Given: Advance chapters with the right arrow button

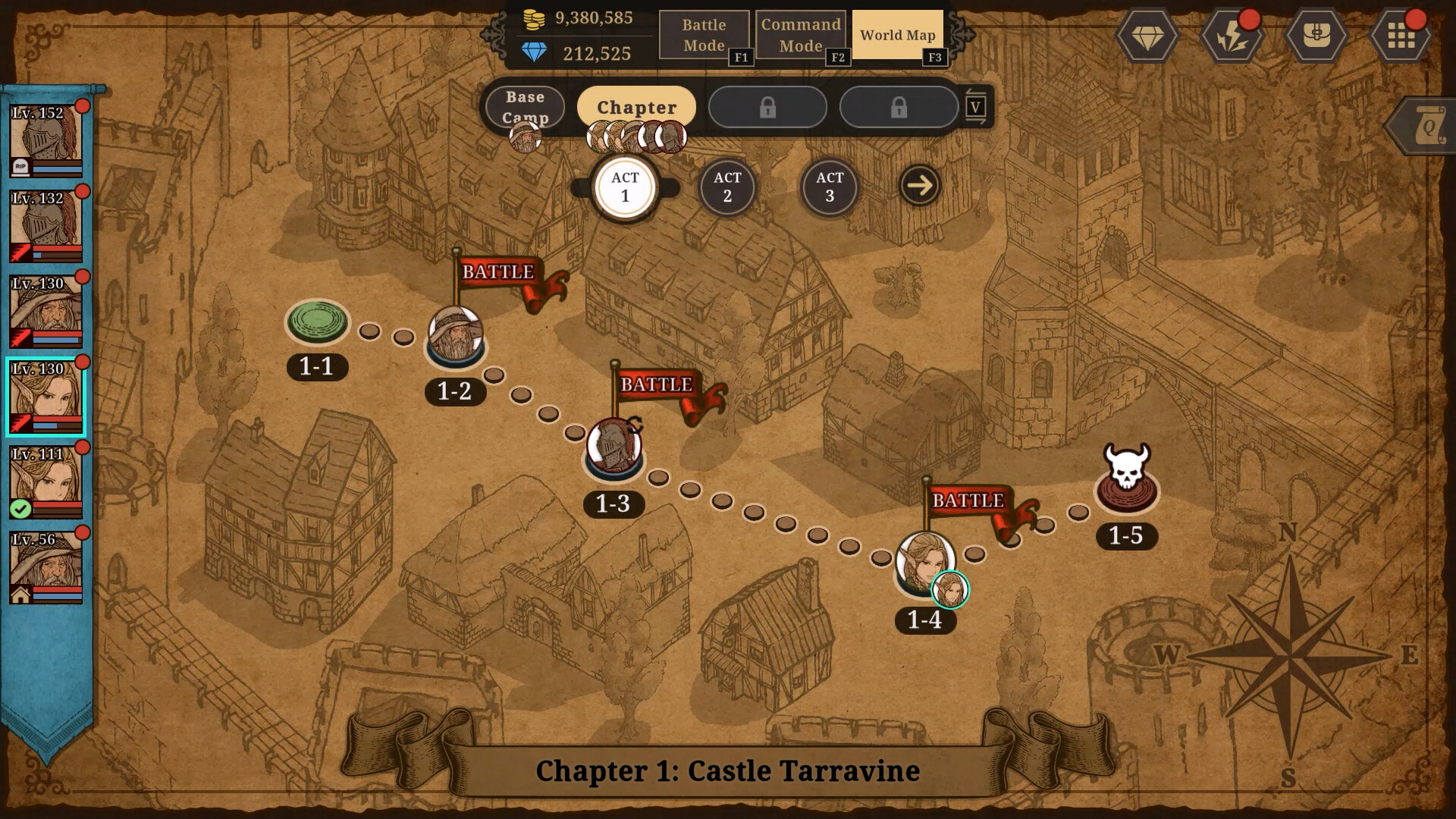Looking at the screenshot, I should pyautogui.click(x=918, y=184).
